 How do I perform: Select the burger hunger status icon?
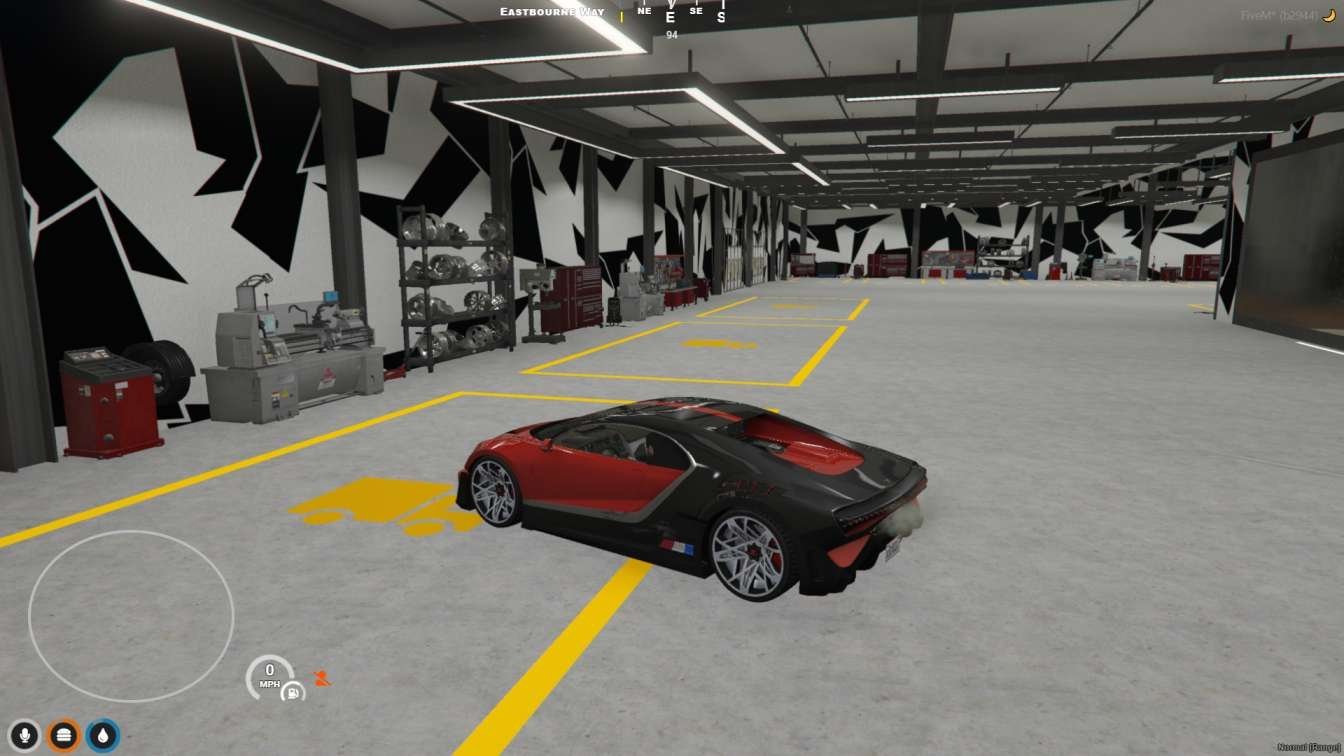64,736
